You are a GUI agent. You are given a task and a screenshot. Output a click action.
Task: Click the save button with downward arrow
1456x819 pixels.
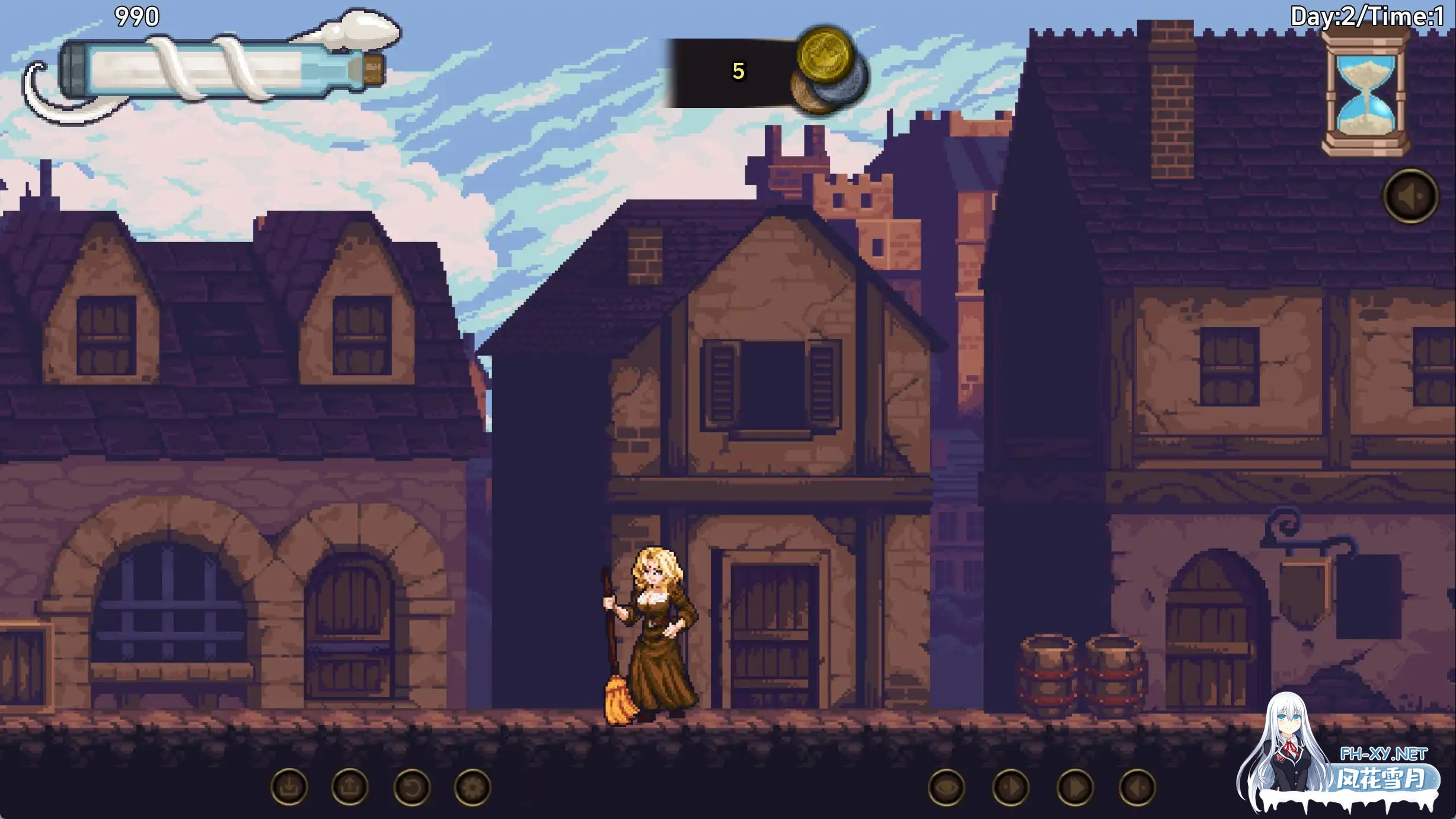(289, 788)
